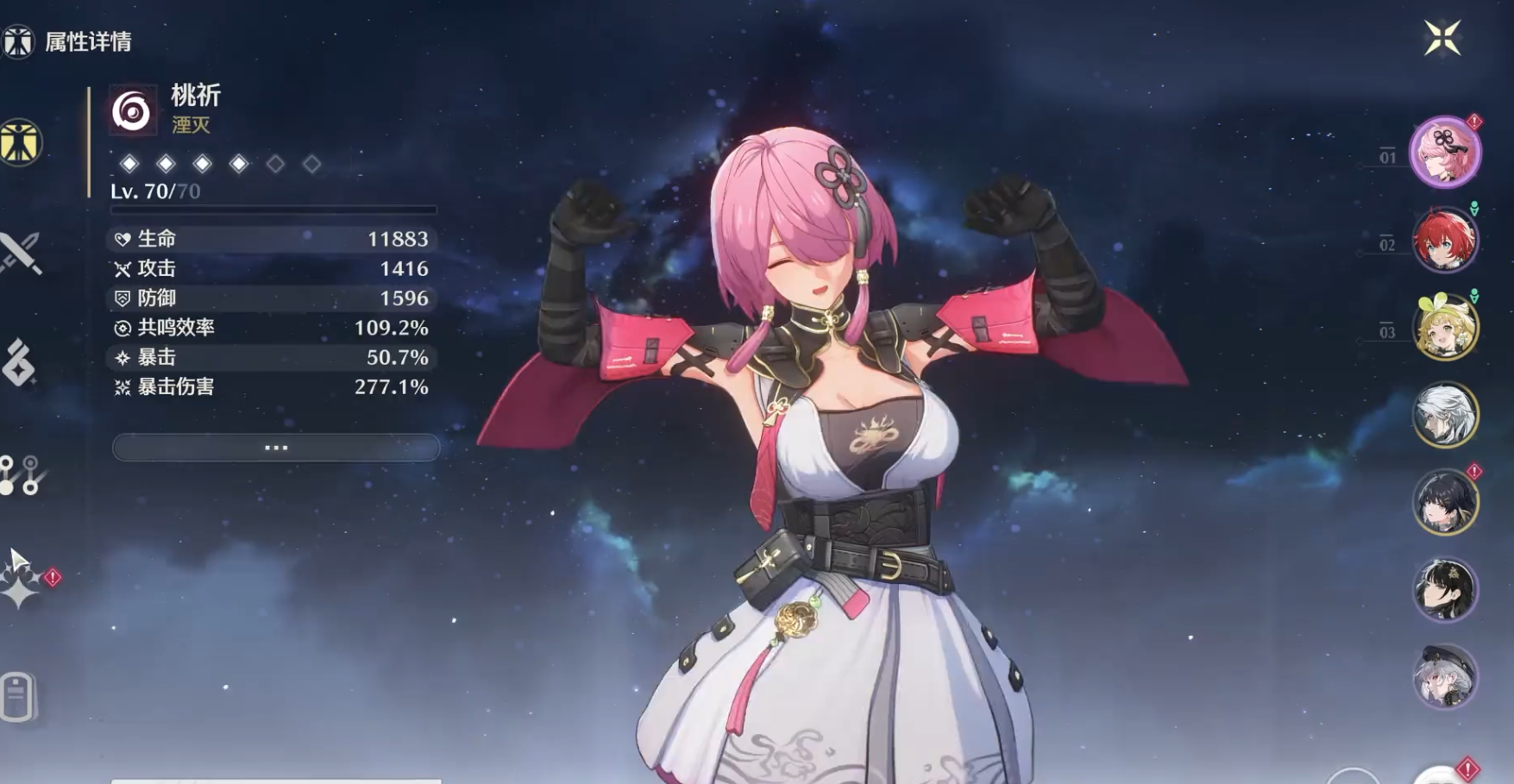
Task: Select pink-haired Taoqi portrait in slot 01
Action: click(x=1445, y=153)
